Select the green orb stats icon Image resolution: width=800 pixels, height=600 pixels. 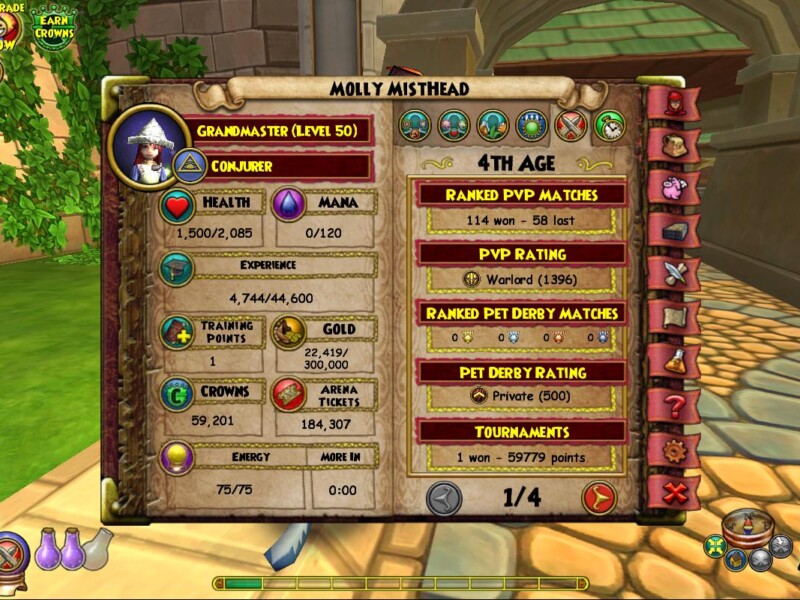(532, 126)
